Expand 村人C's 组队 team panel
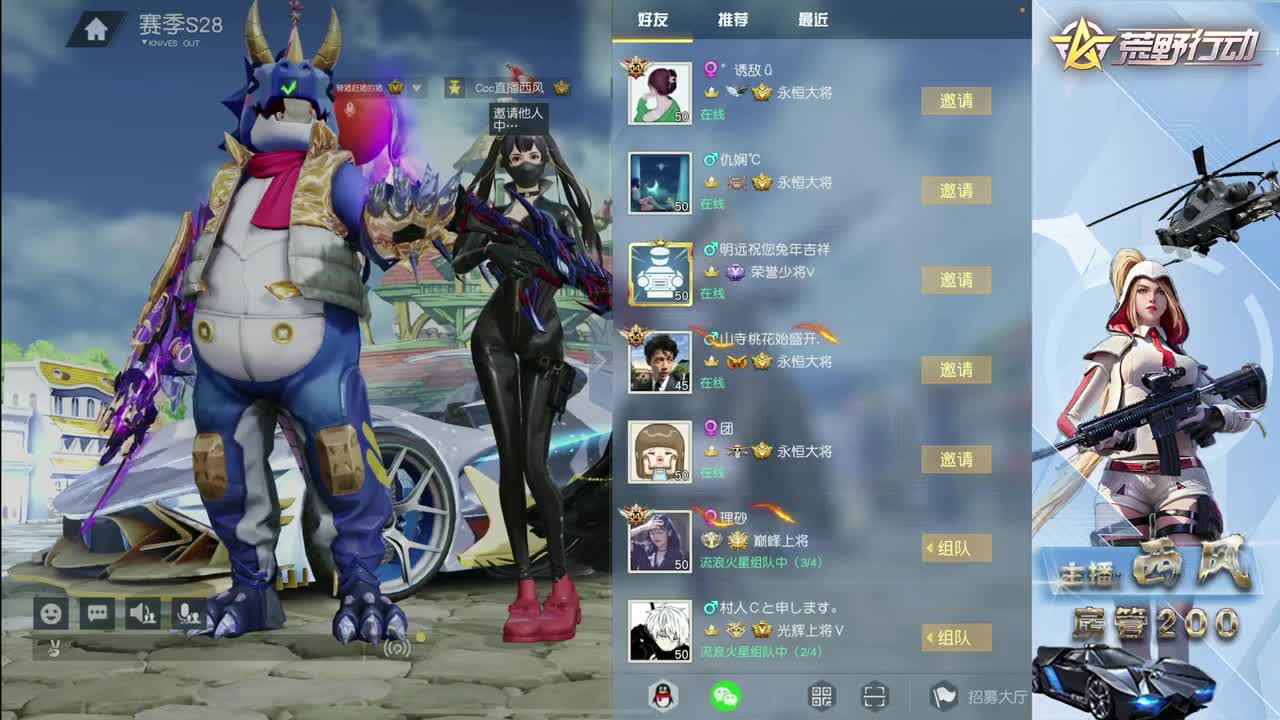 point(956,637)
